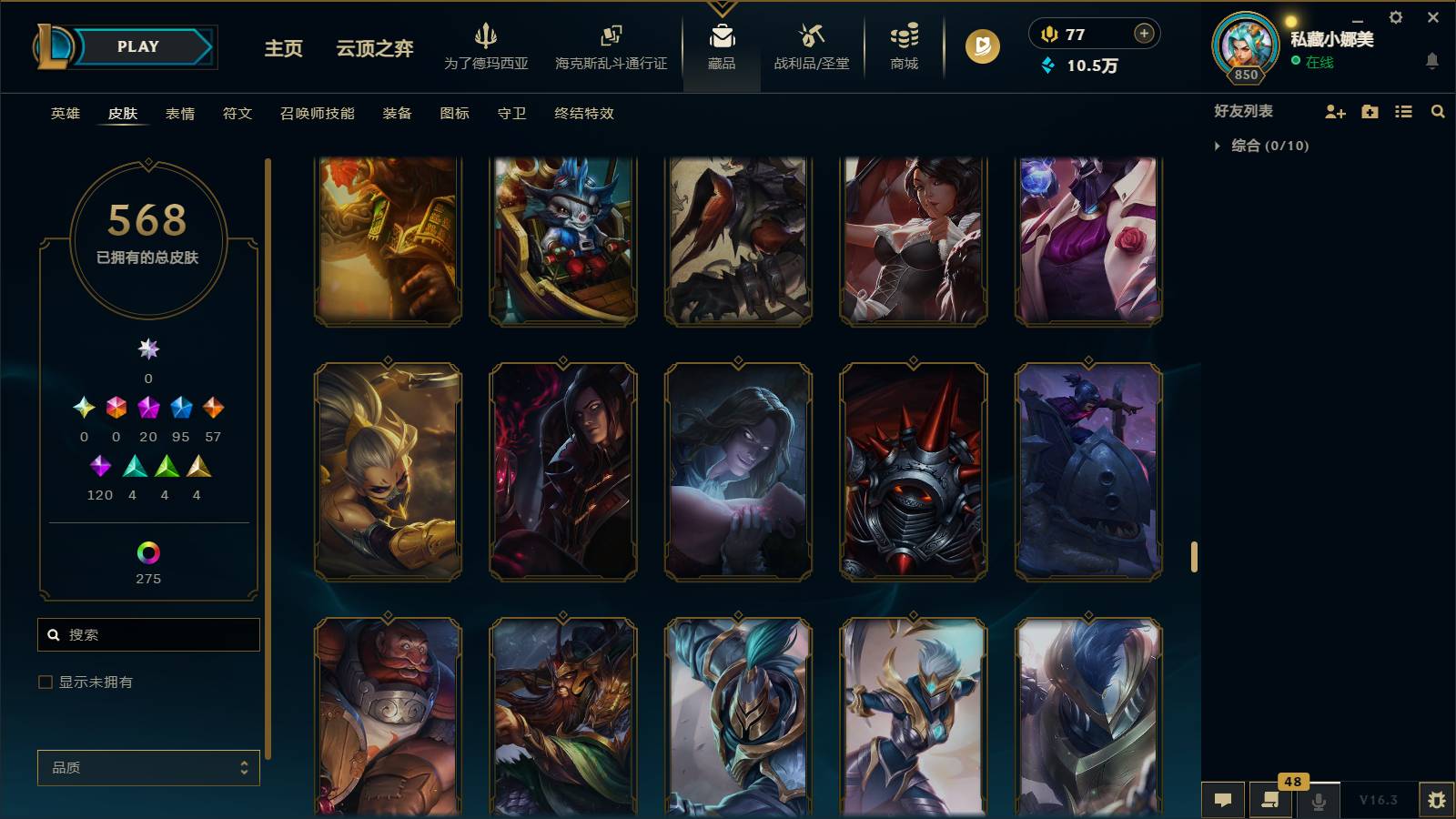The width and height of the screenshot is (1456, 819).
Task: Open the chat bubble icon at bottom right
Action: [x=1223, y=799]
